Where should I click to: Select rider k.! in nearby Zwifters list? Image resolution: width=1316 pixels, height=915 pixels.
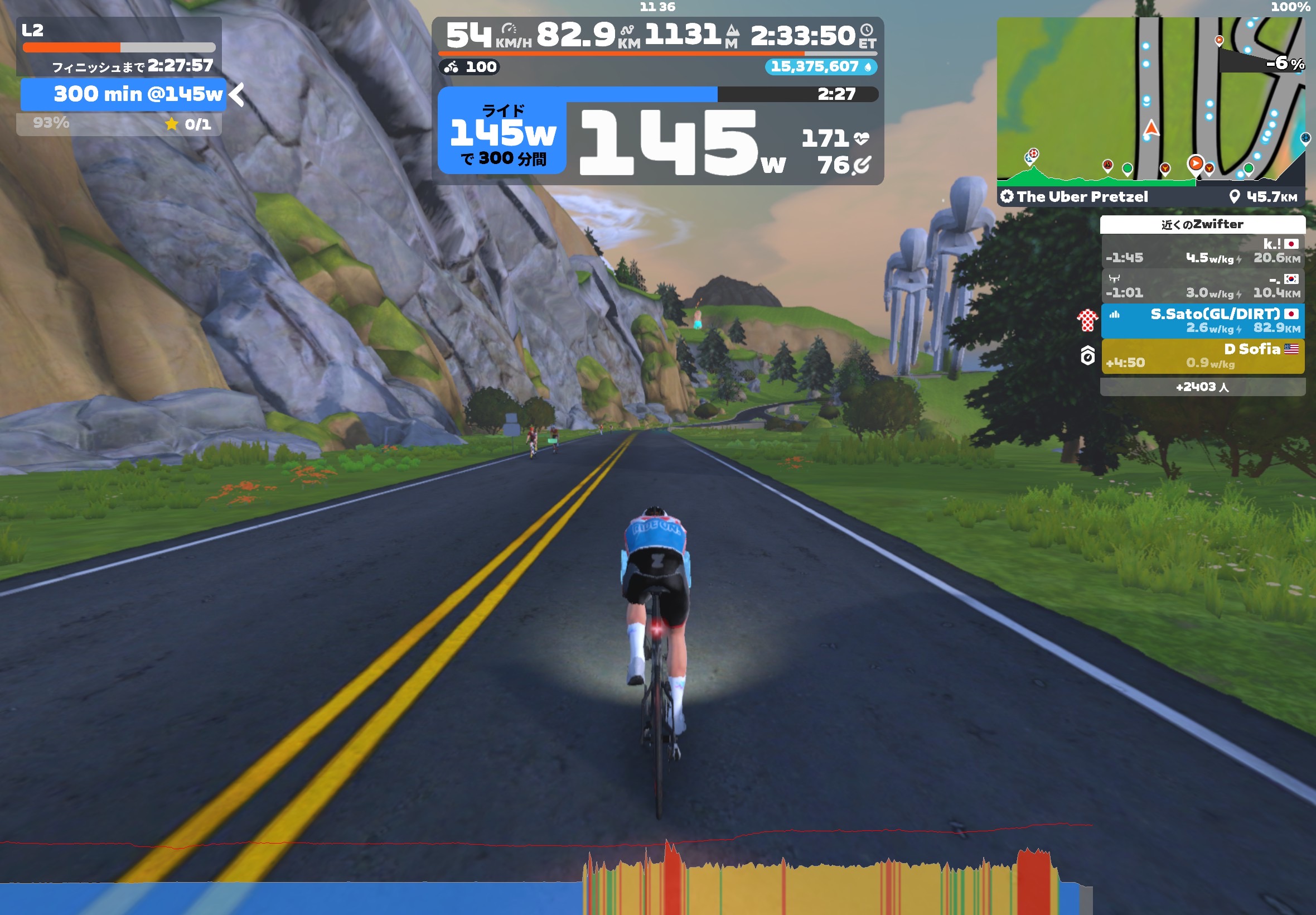coord(1202,251)
